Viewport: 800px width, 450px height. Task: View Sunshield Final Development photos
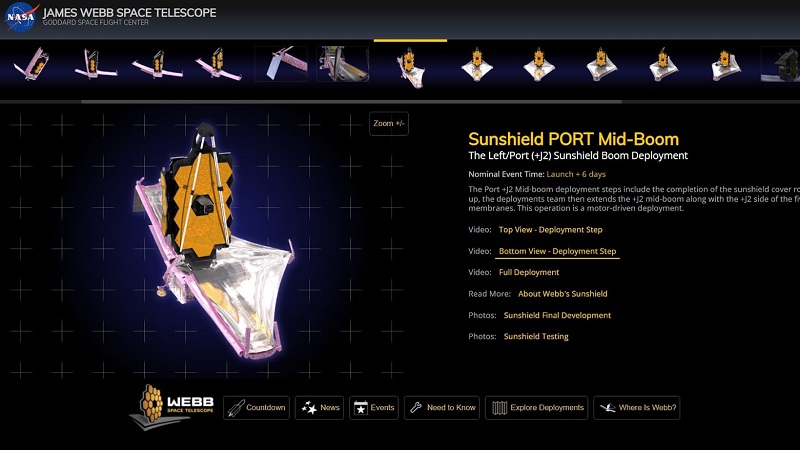(557, 315)
